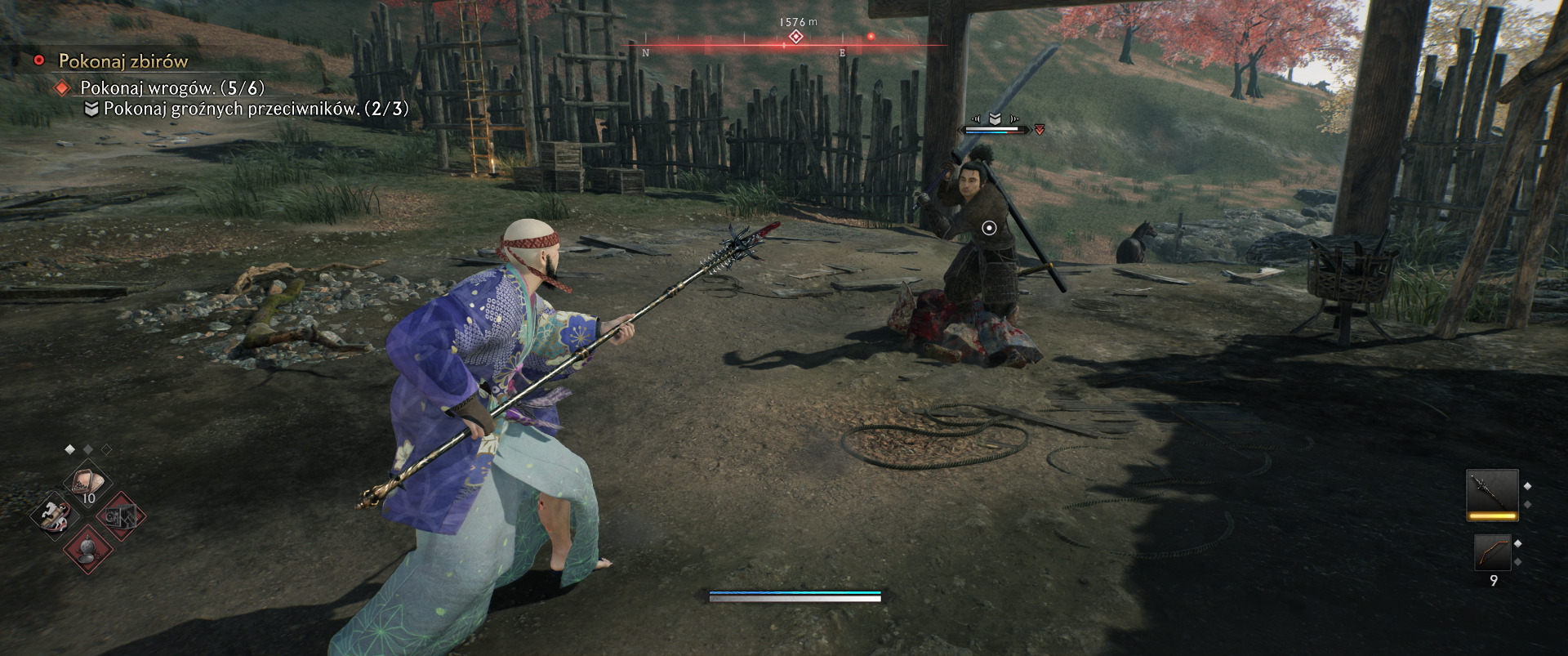Click the quest marker on the compass
1568x656 pixels.
point(795,37)
